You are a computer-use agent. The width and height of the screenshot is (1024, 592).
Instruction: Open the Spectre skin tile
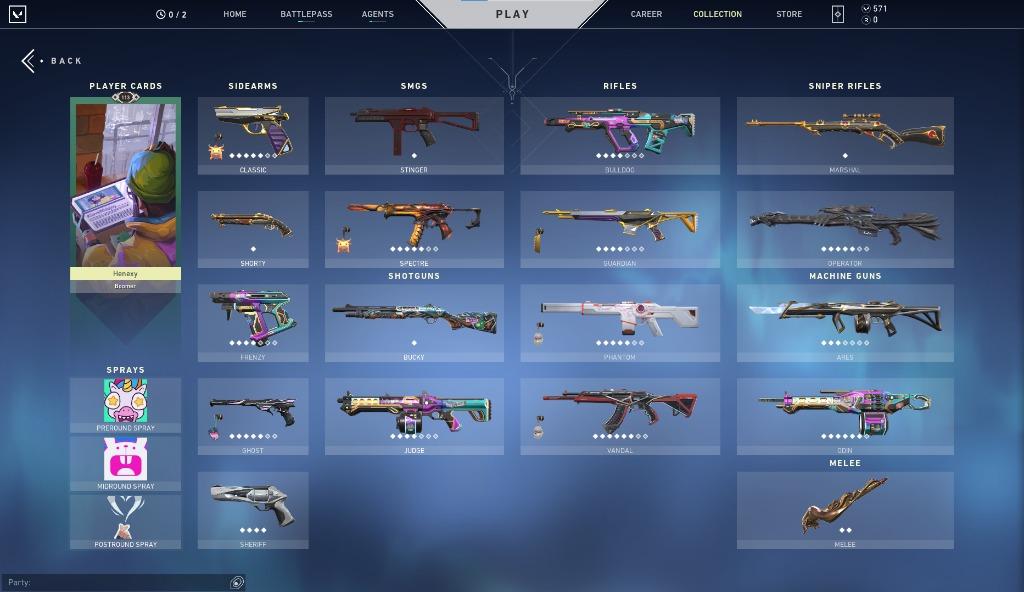click(x=414, y=229)
